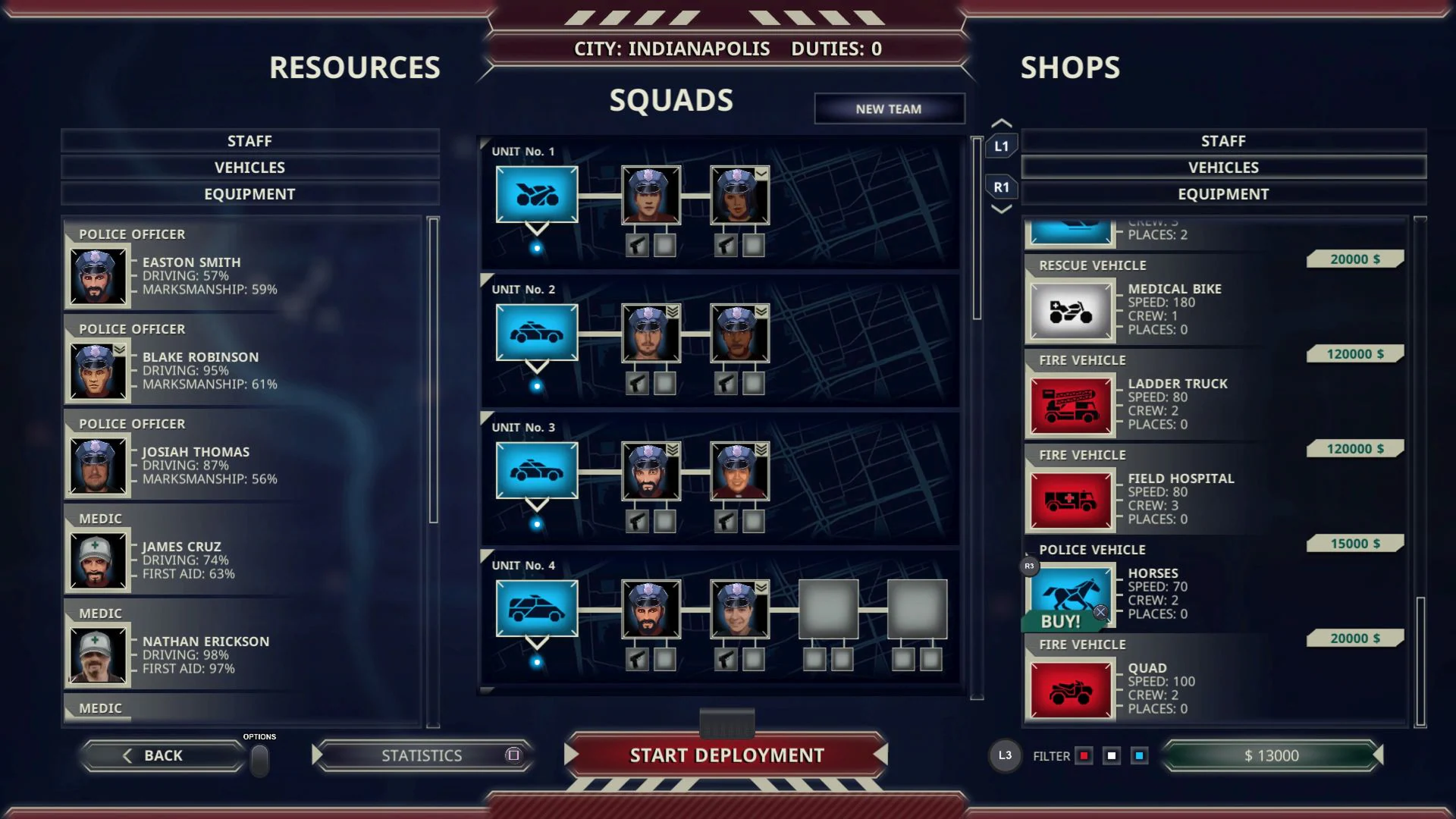Toggle the red police filter

[1084, 755]
